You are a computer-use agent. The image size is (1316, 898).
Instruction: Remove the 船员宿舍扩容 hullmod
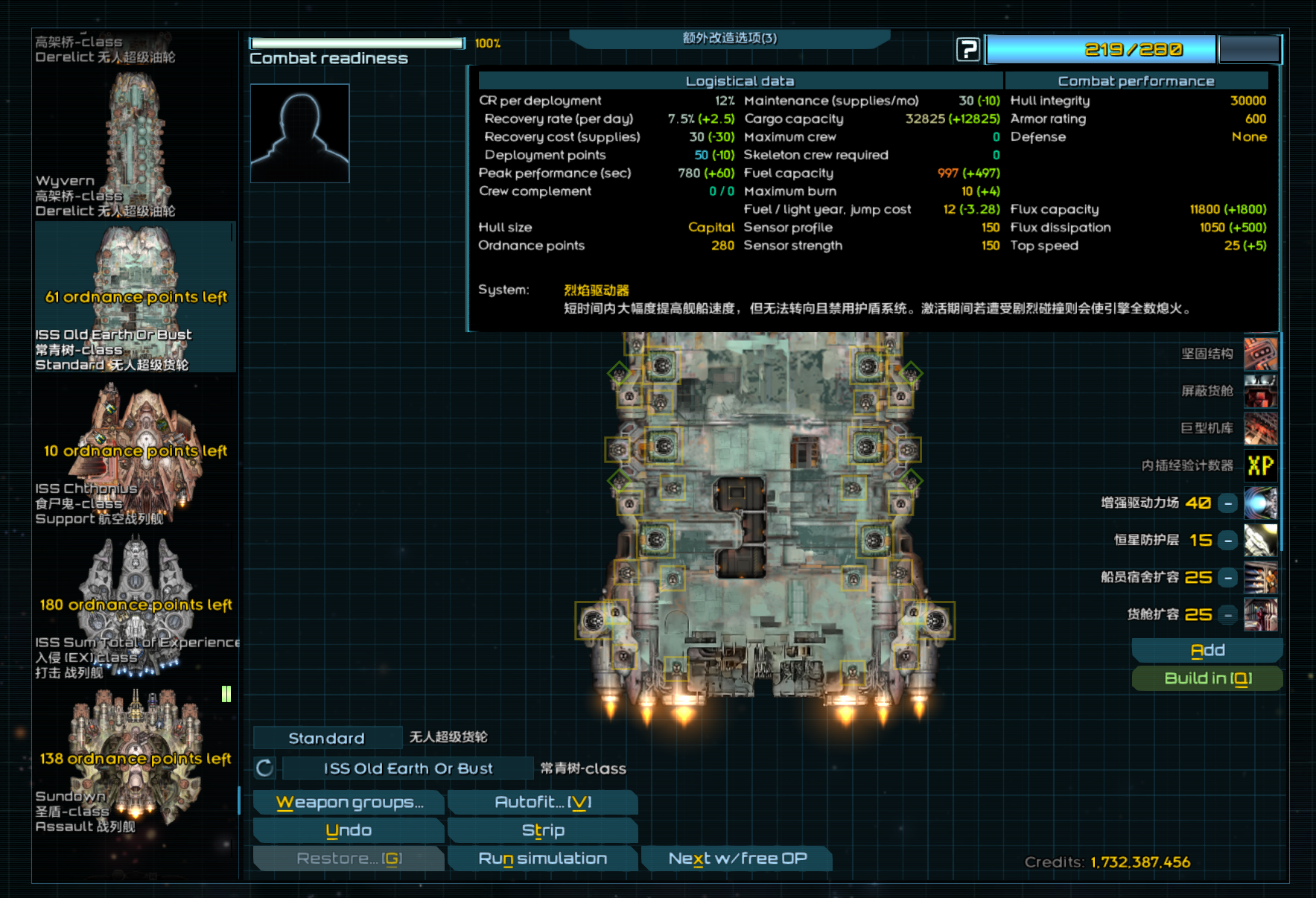1227,578
